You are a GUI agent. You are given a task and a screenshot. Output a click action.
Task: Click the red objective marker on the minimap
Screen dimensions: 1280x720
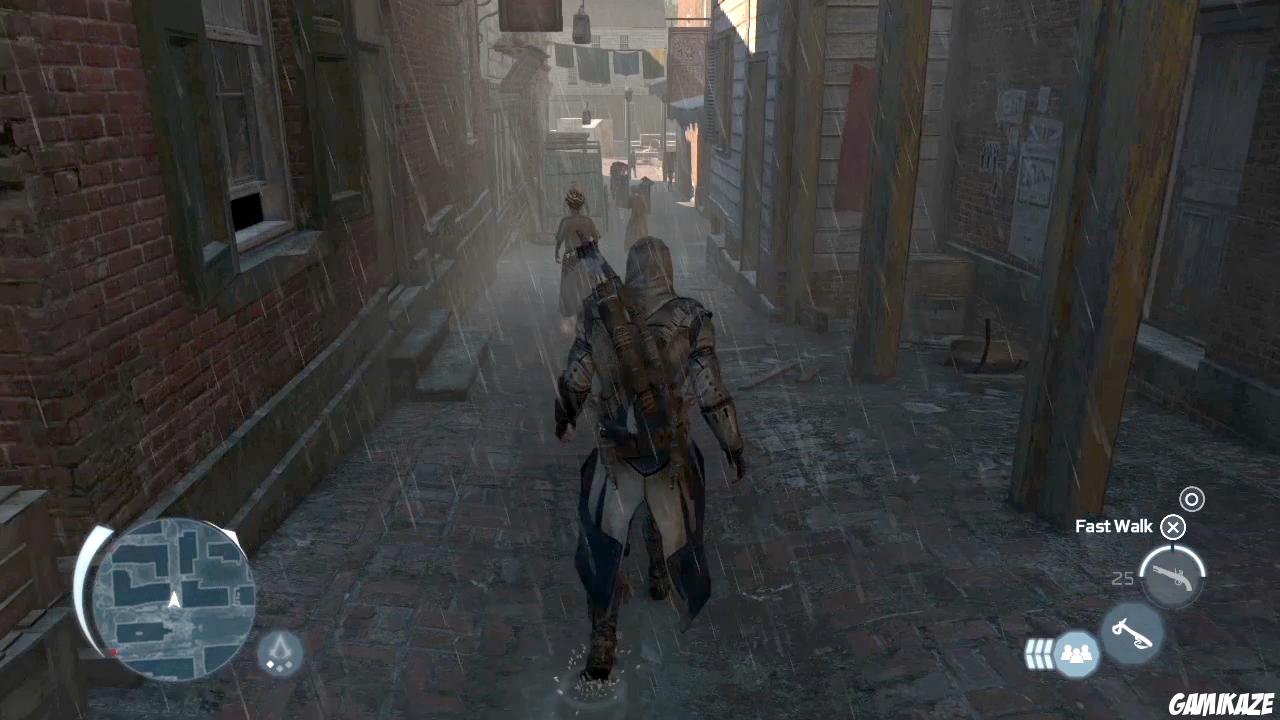point(112,651)
